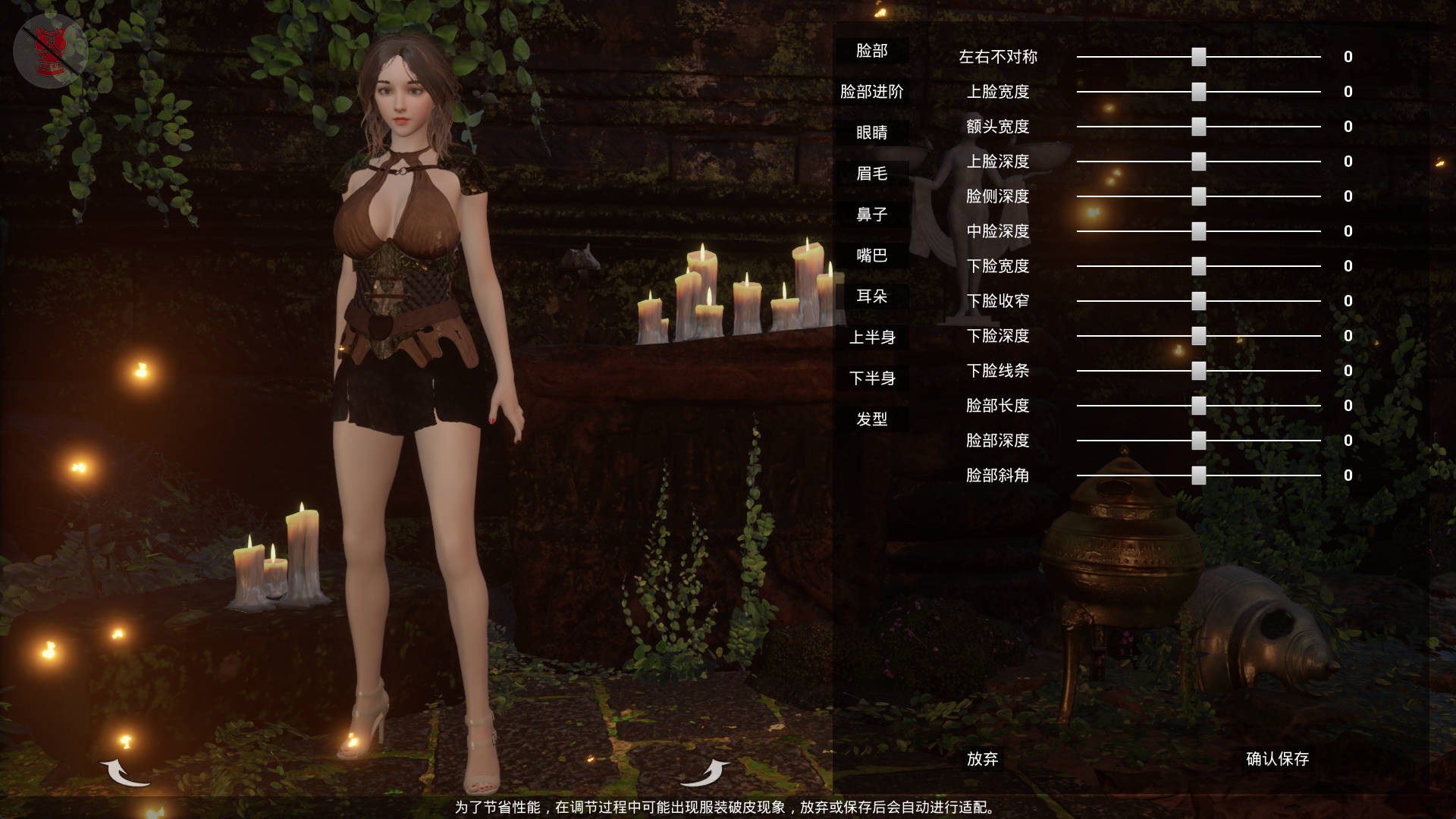Set the 下脸收窄 slider
1456x819 pixels.
tap(1198, 301)
